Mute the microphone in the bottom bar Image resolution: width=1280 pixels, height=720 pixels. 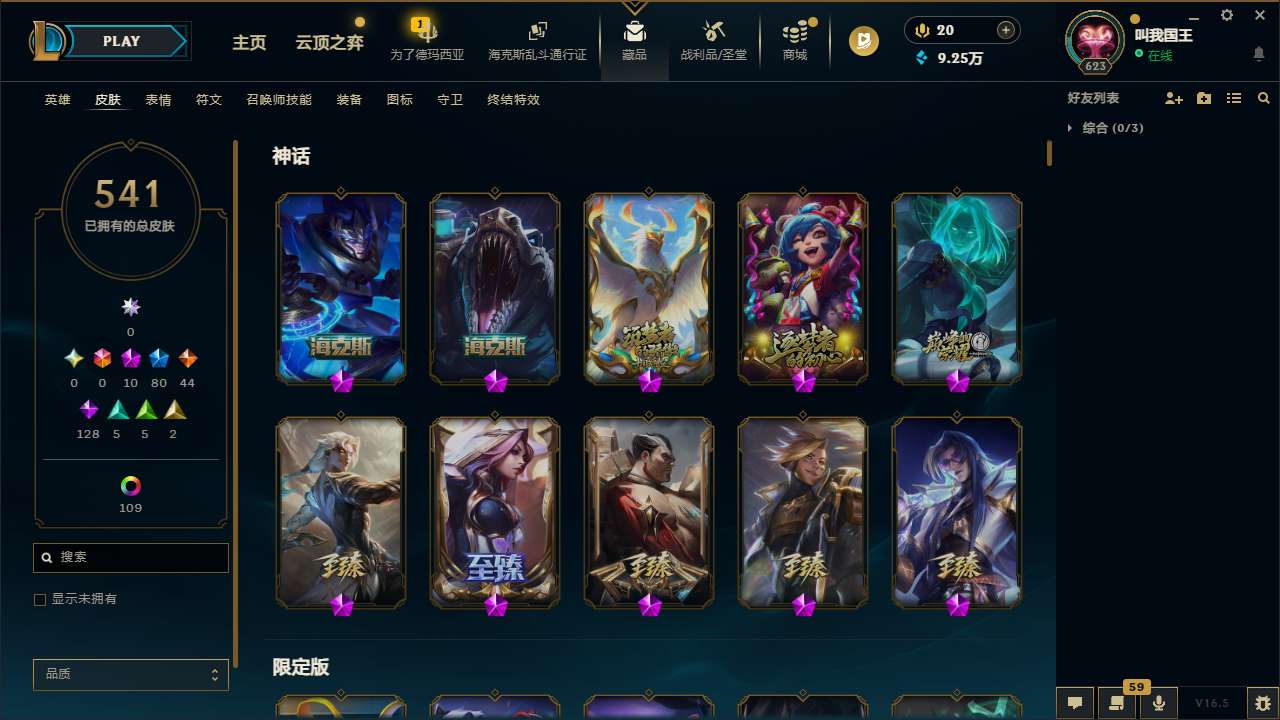[1158, 702]
